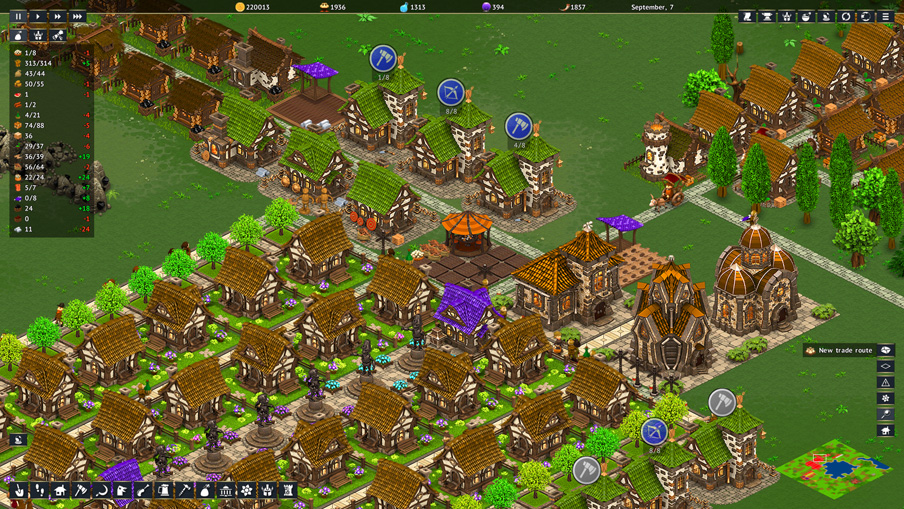Image resolution: width=904 pixels, height=509 pixels.
Task: Open the anvil production panel
Action: click(767, 16)
